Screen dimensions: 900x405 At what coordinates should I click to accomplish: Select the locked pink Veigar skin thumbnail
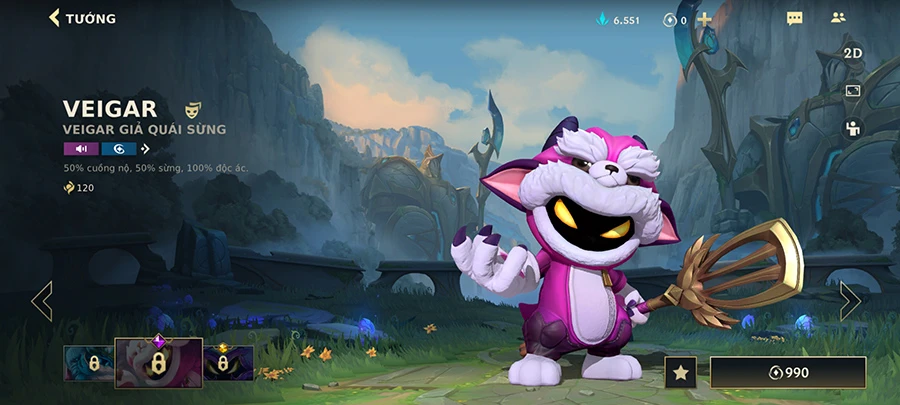(158, 363)
